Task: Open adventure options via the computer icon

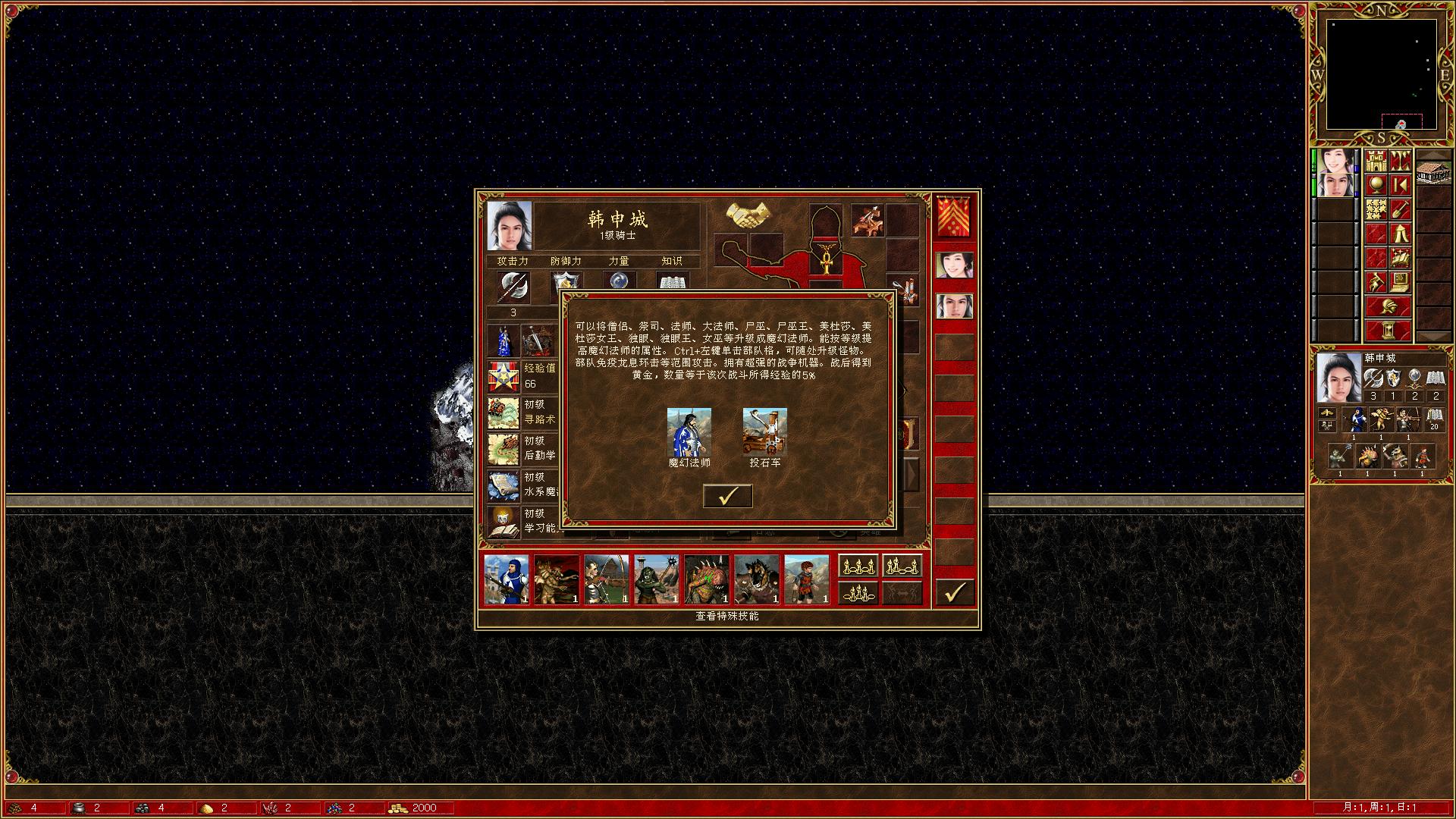Action: click(x=1399, y=281)
